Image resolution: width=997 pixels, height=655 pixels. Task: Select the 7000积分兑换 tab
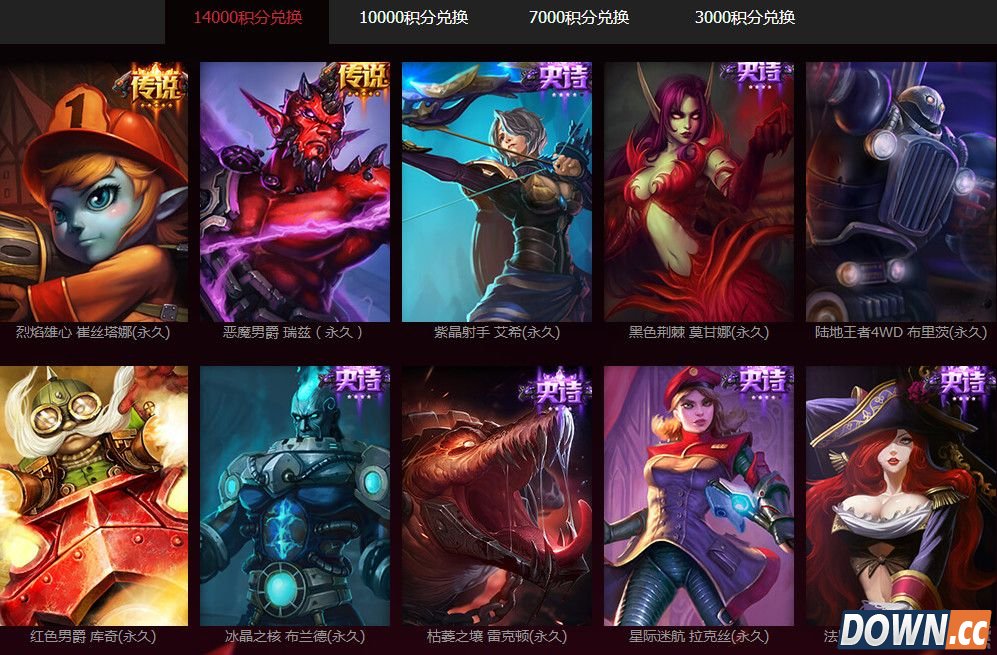tap(579, 17)
